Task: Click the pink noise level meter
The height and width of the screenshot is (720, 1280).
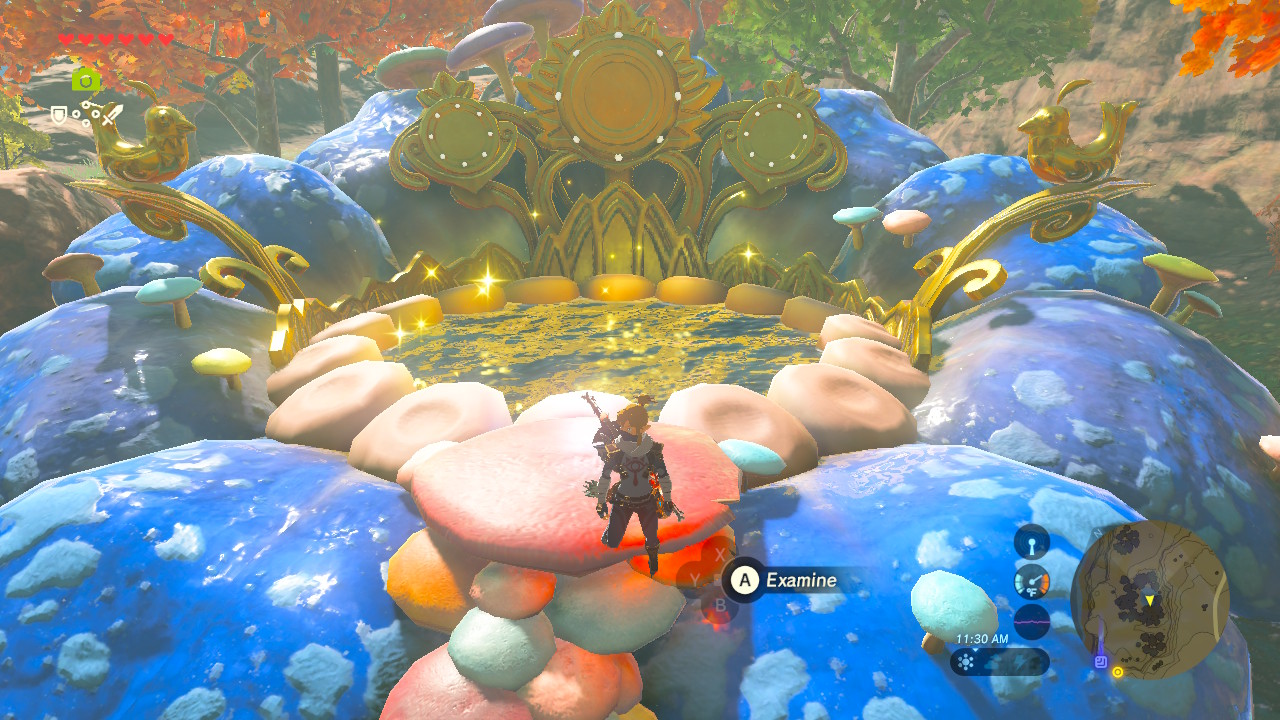Action: [1032, 621]
